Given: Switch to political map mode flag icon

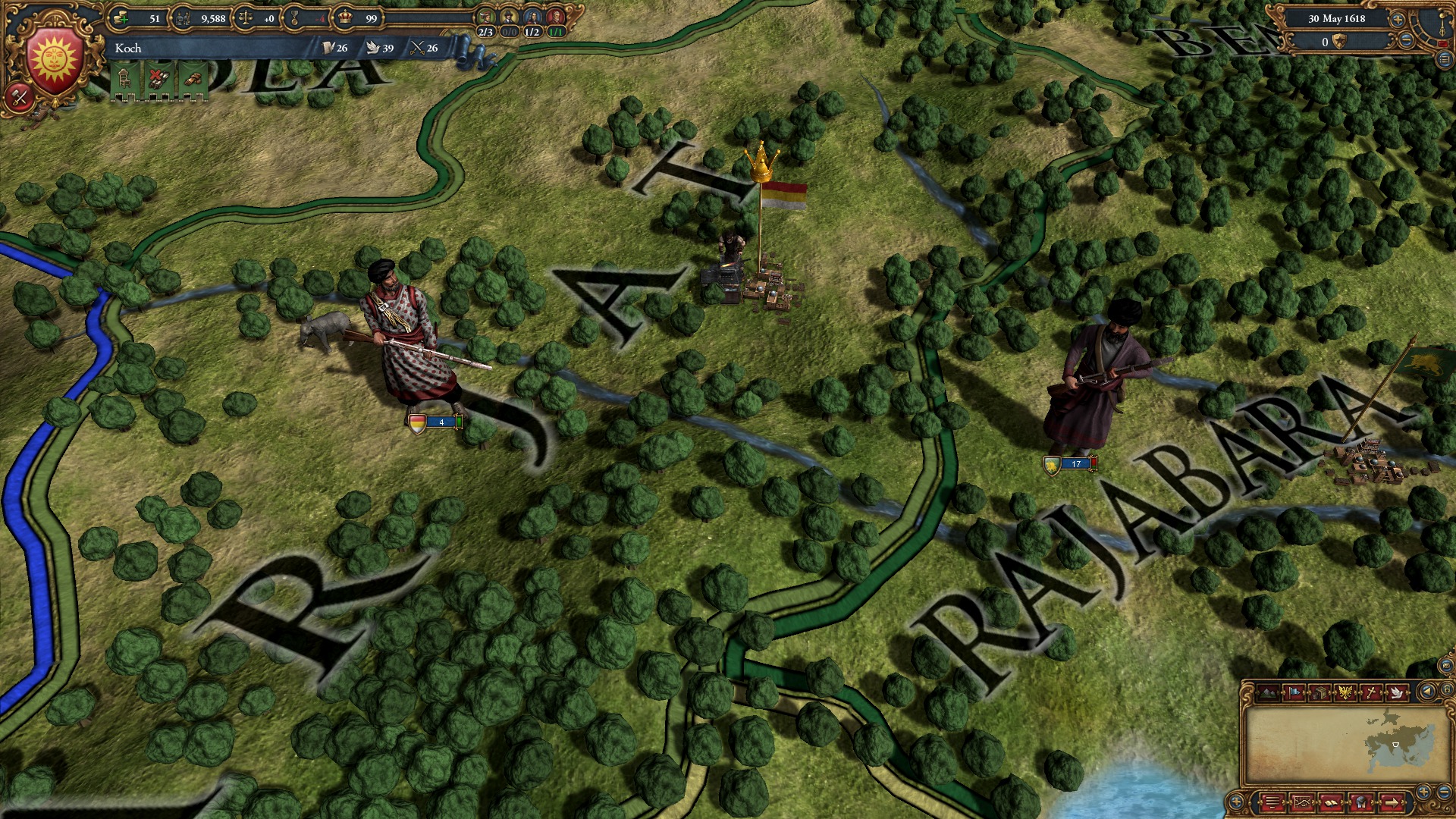Looking at the screenshot, I should (1295, 692).
